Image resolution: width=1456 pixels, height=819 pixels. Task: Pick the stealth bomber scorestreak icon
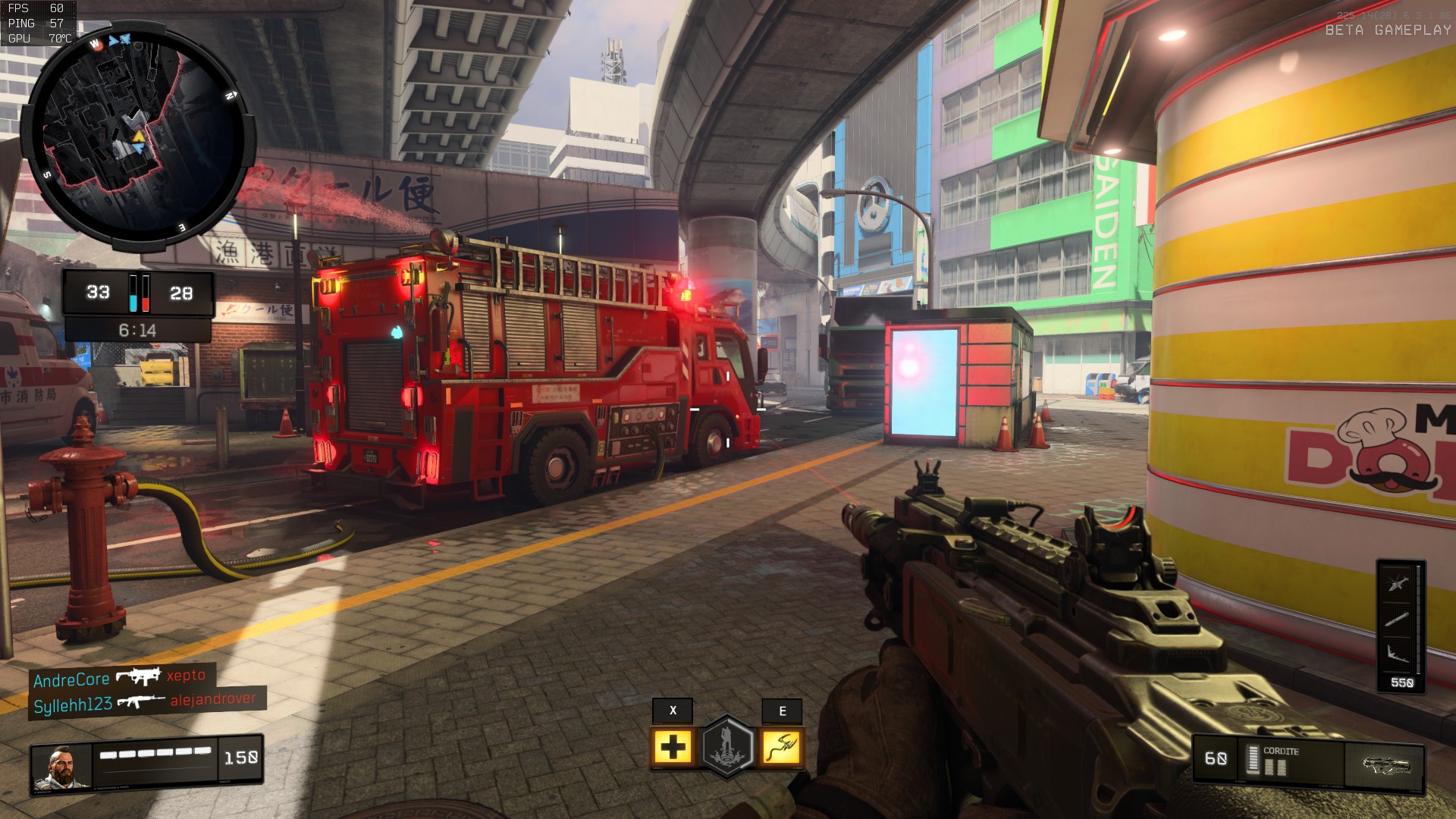click(x=1398, y=652)
